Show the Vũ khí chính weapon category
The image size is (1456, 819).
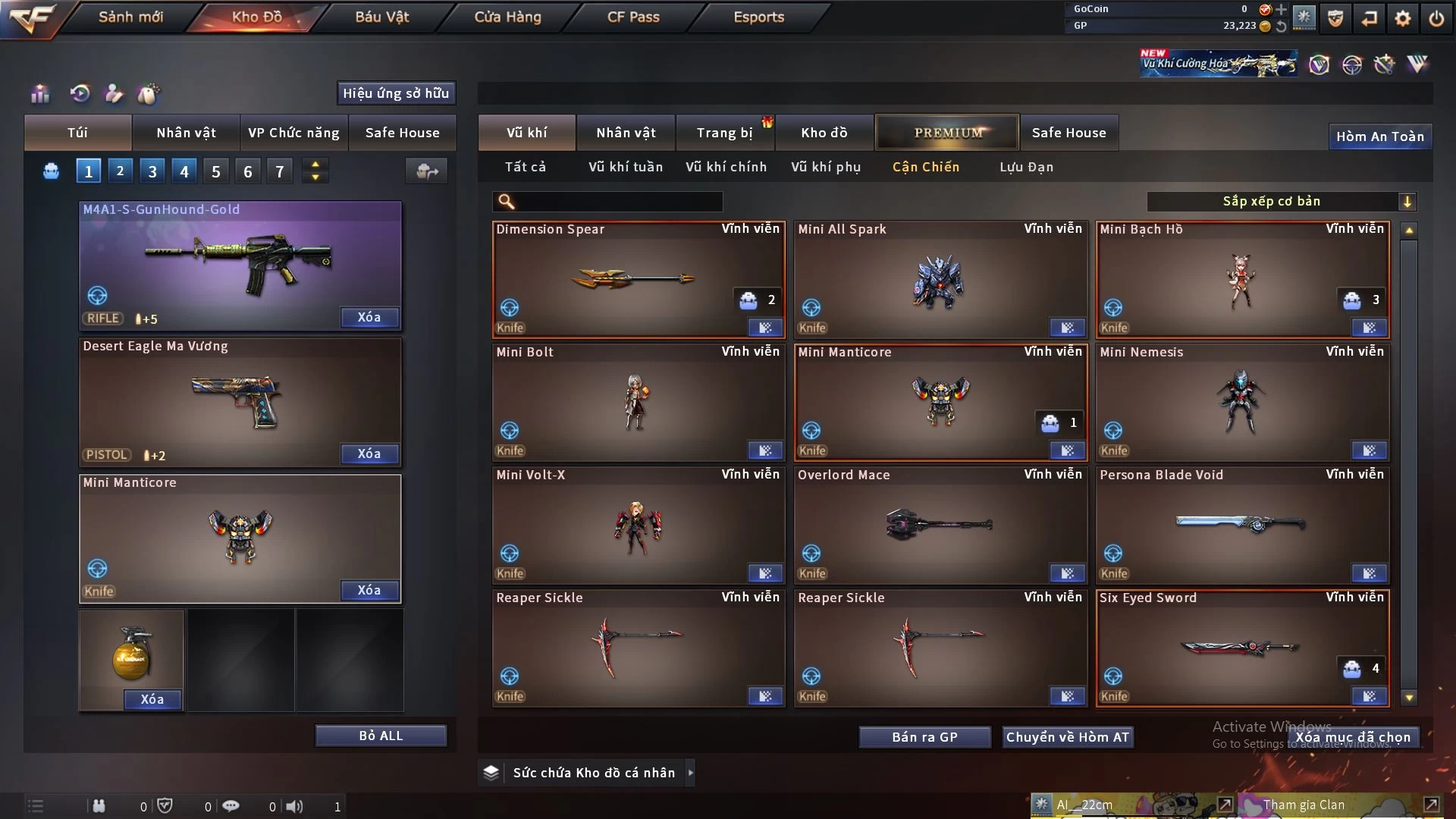[x=726, y=167]
